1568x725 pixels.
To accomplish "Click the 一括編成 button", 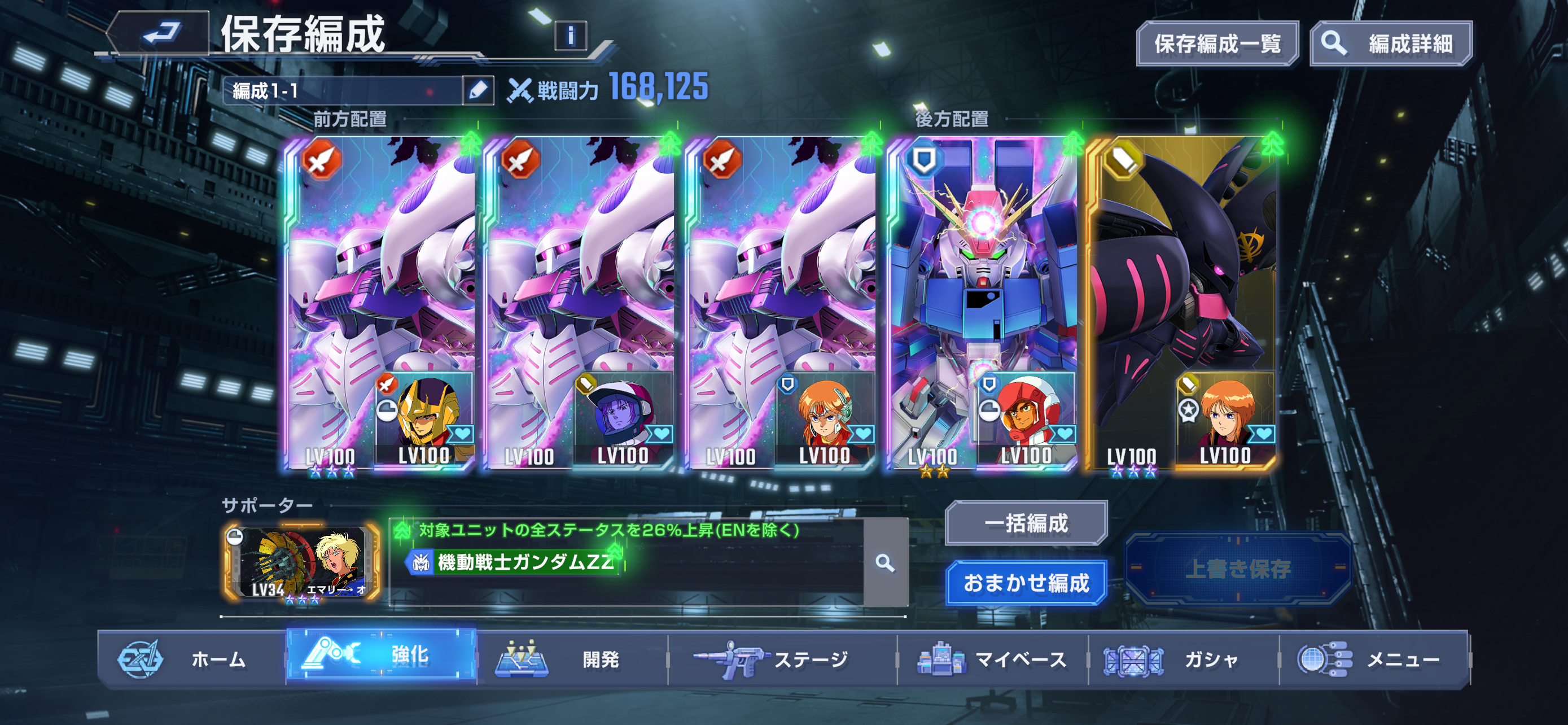I will coord(1026,523).
